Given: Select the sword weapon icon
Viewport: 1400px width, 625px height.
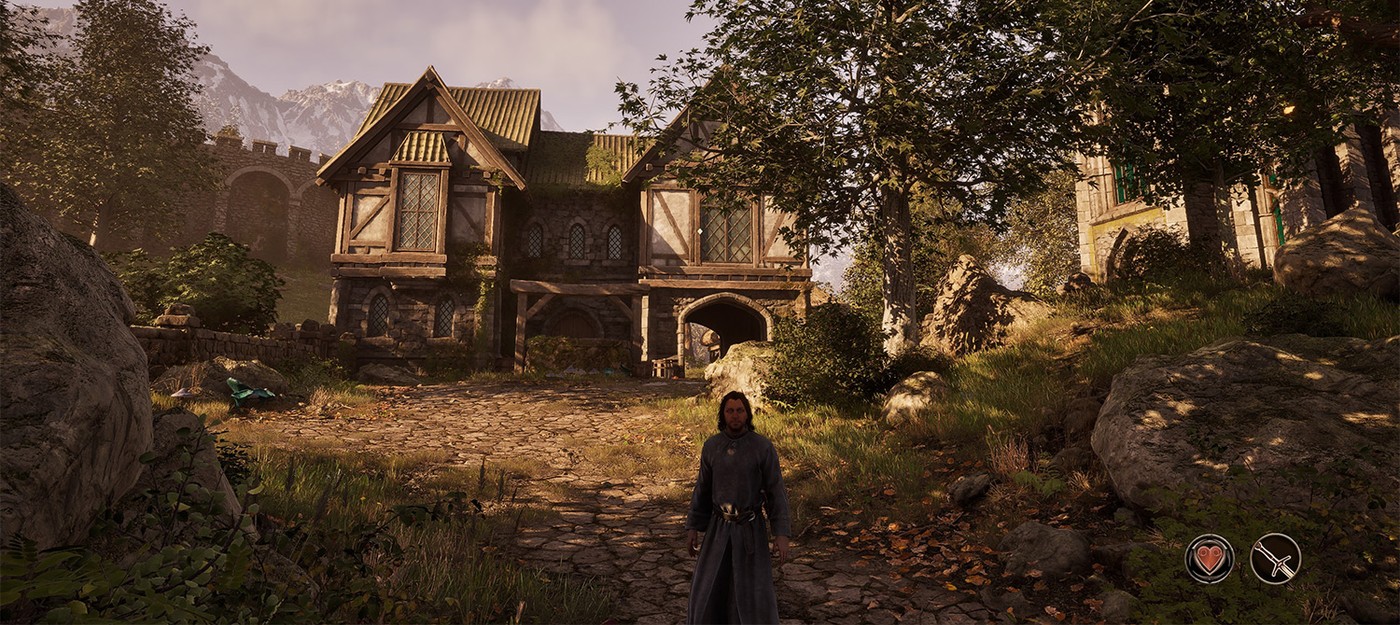Looking at the screenshot, I should (1275, 558).
